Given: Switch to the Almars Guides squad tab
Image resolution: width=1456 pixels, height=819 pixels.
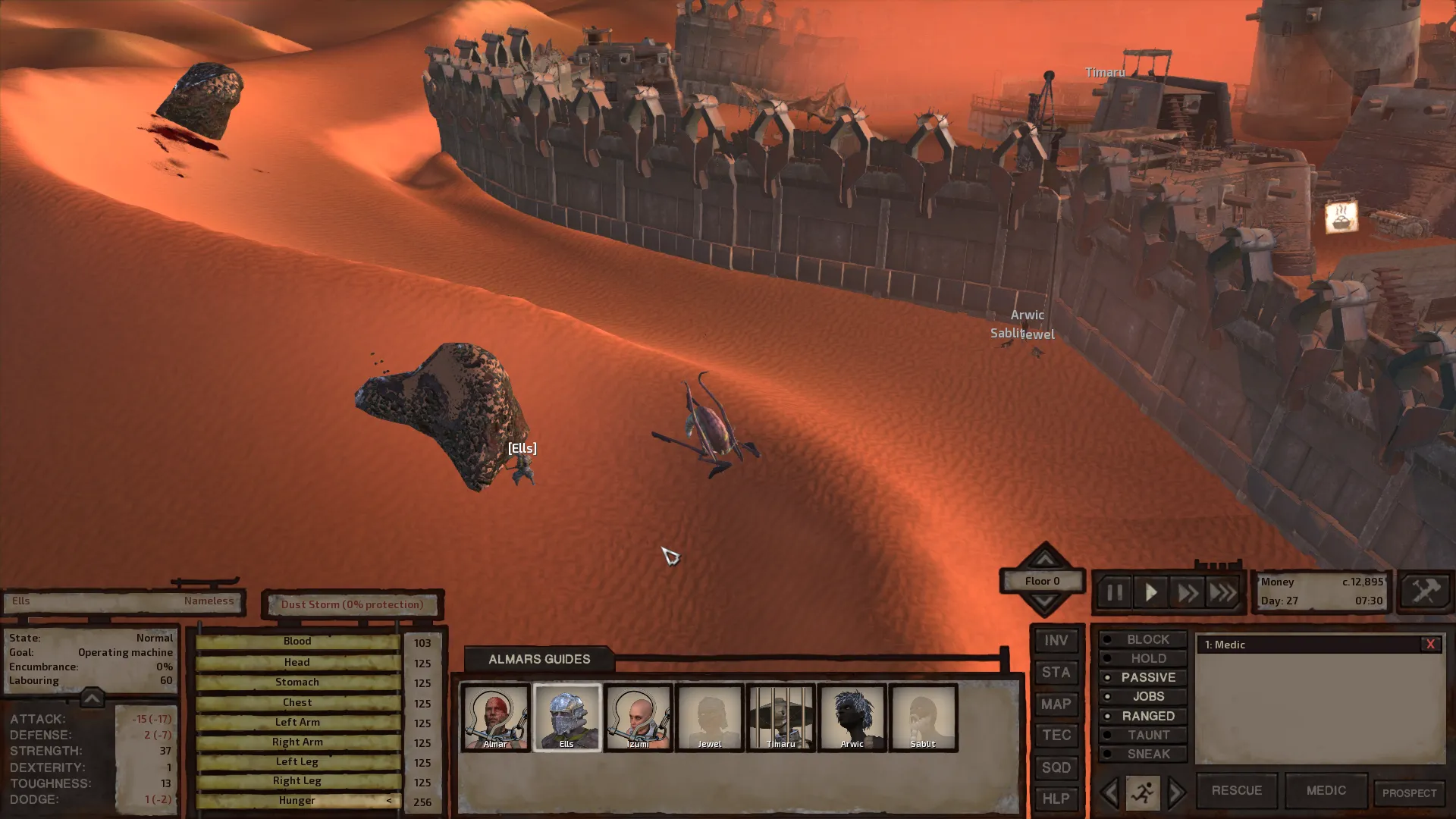Looking at the screenshot, I should pyautogui.click(x=539, y=659).
